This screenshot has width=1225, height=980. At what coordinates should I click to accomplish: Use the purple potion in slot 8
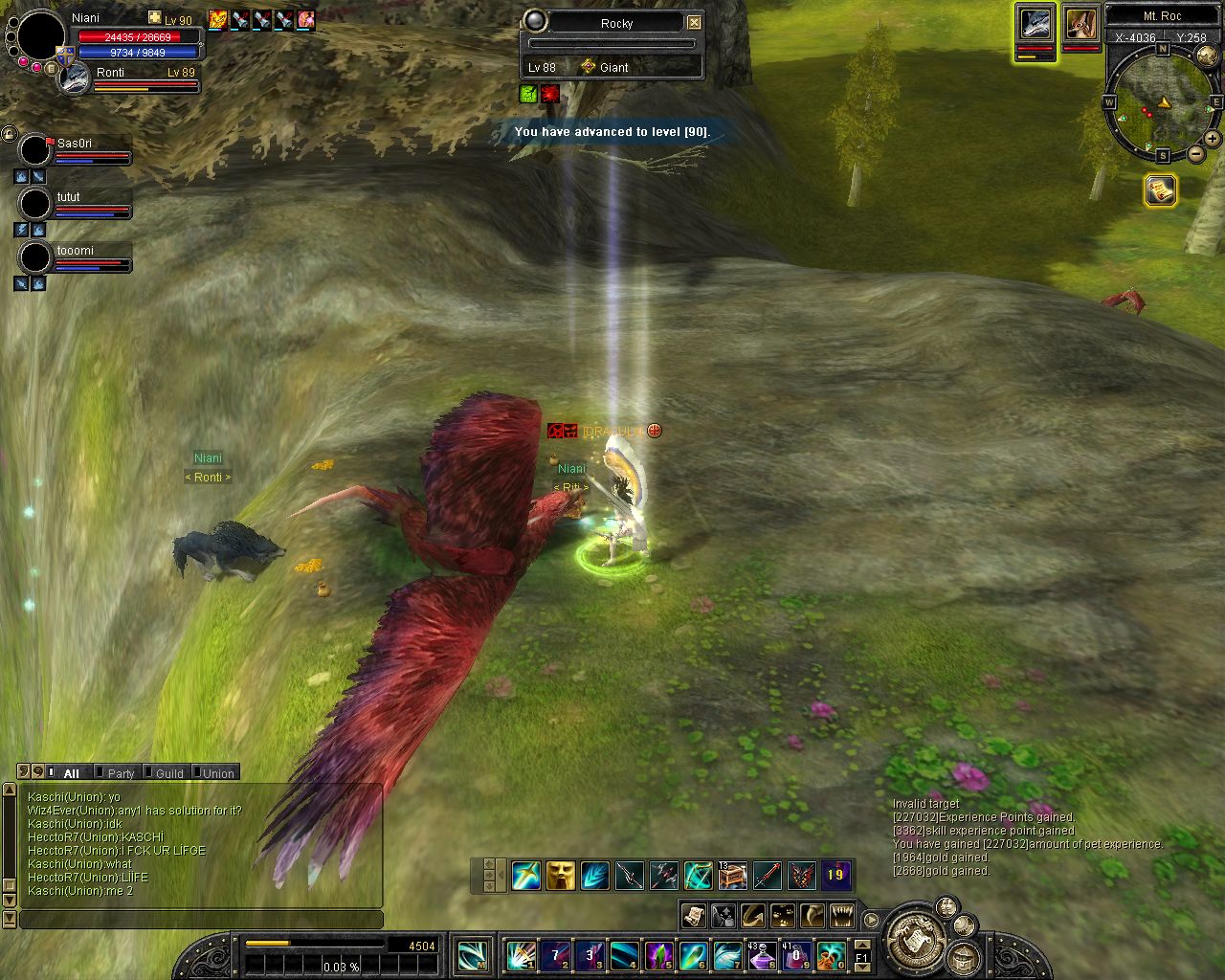tap(762, 954)
